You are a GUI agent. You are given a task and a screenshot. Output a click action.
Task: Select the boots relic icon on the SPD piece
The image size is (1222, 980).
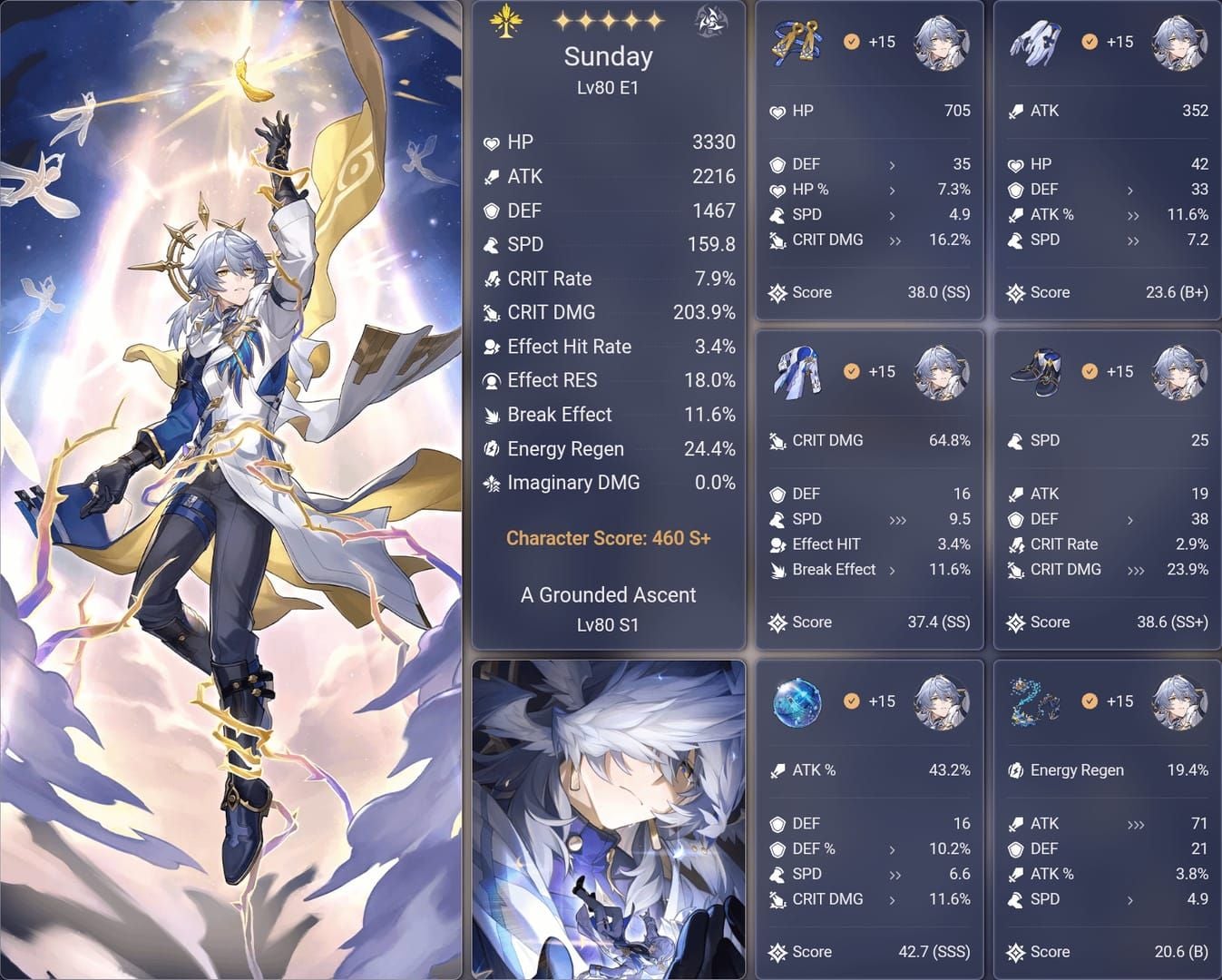(x=1034, y=371)
